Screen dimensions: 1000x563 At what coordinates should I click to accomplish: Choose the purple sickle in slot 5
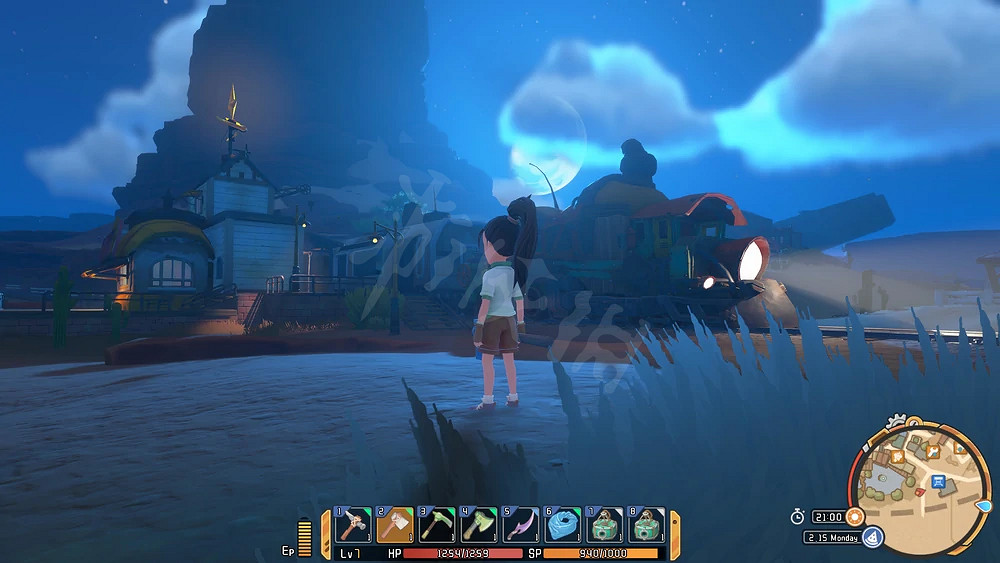(522, 524)
